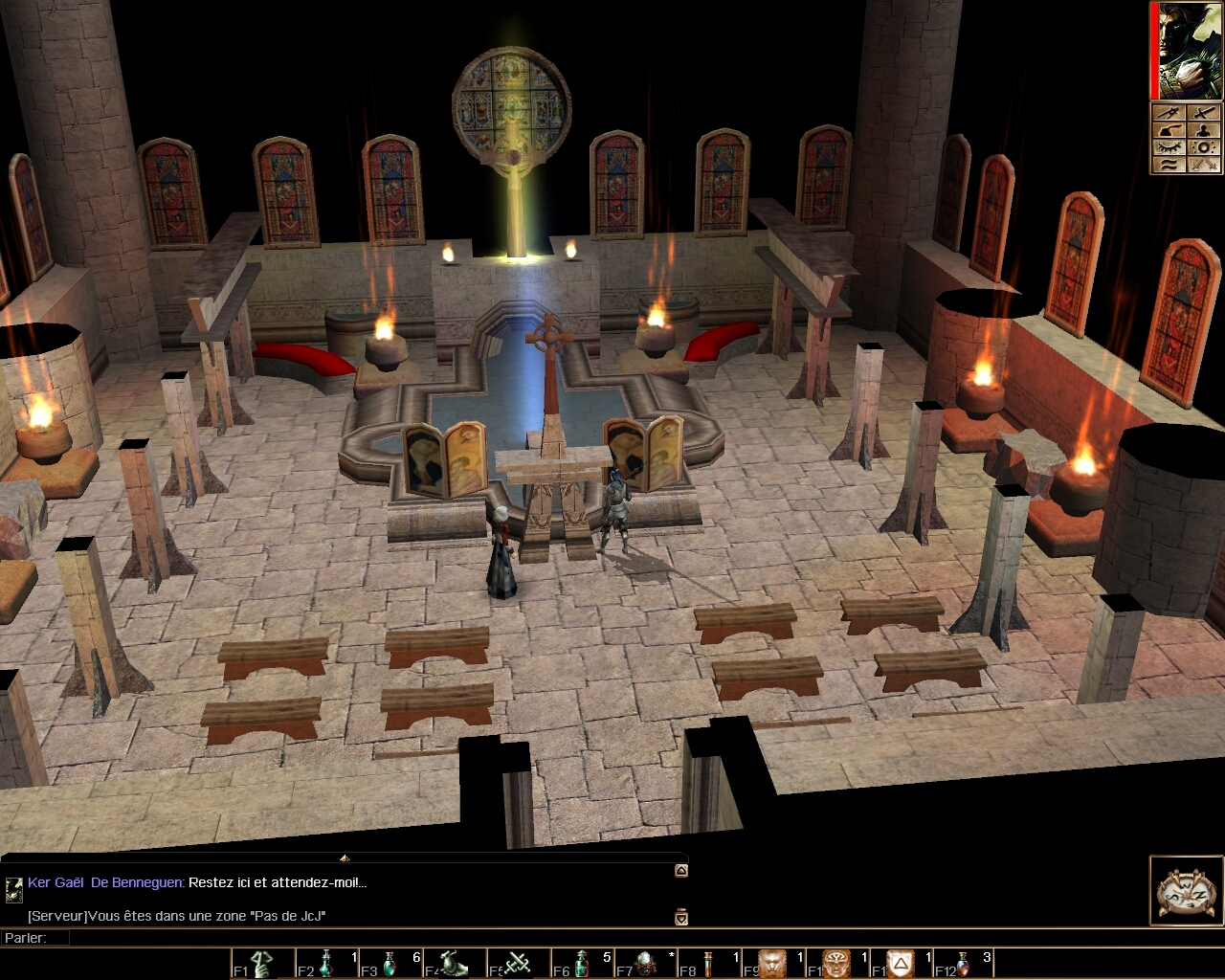
Task: Select the ring with dots panel button
Action: coord(1204,147)
